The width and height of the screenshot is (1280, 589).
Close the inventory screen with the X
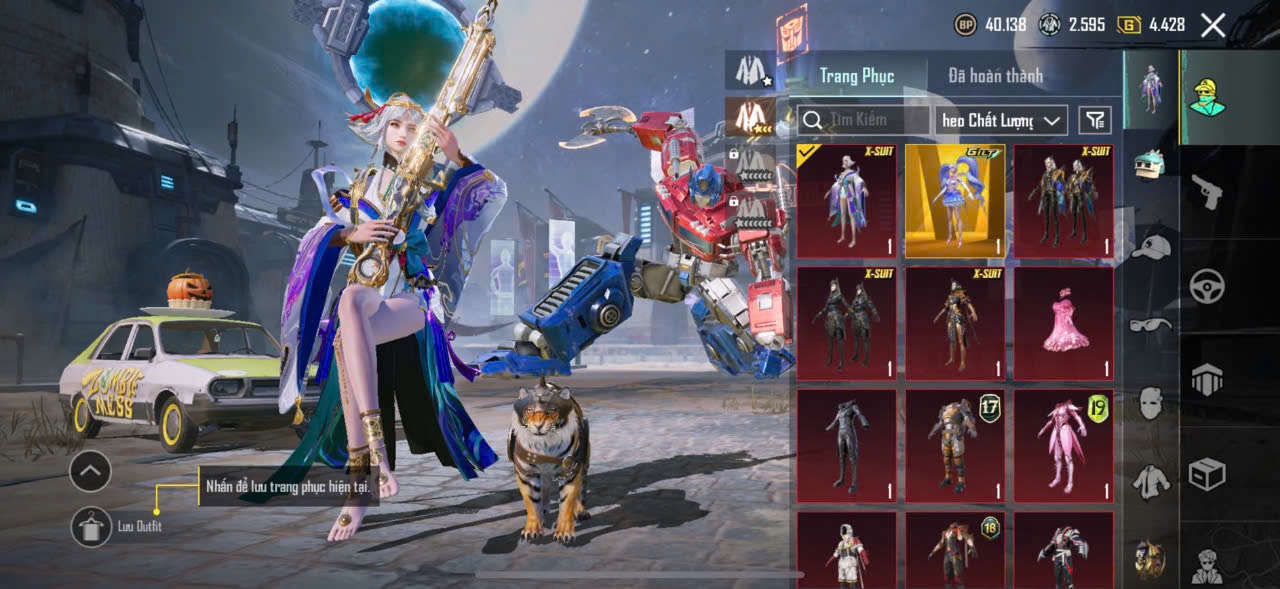pos(1212,26)
